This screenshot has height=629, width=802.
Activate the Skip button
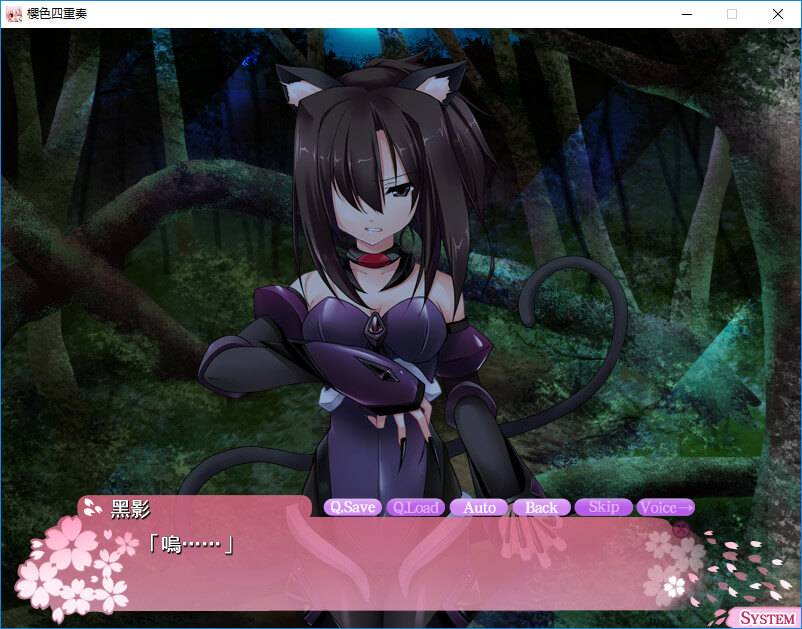[x=603, y=507]
